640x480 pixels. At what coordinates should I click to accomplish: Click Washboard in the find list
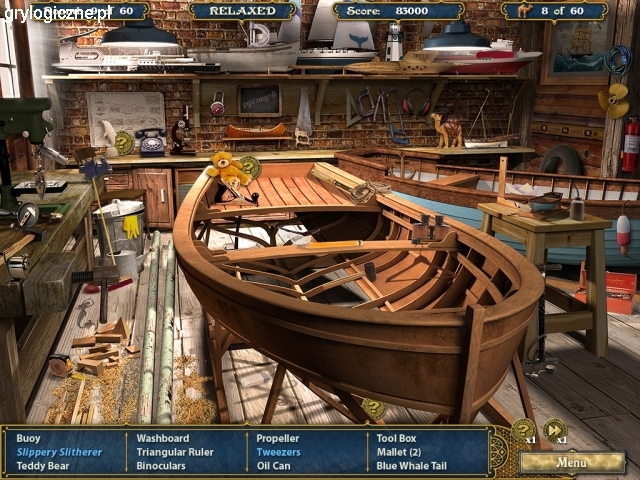coord(162,438)
